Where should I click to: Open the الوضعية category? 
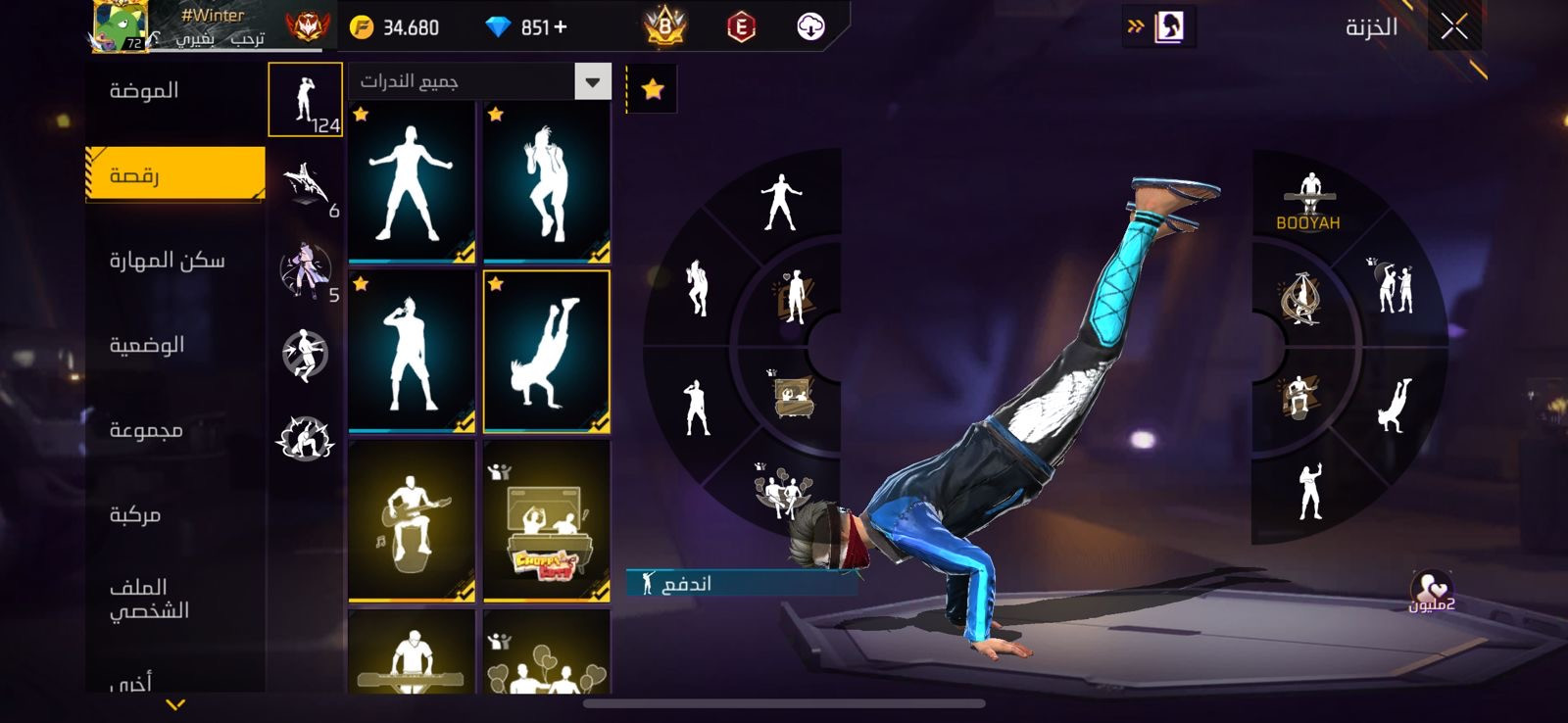147,345
